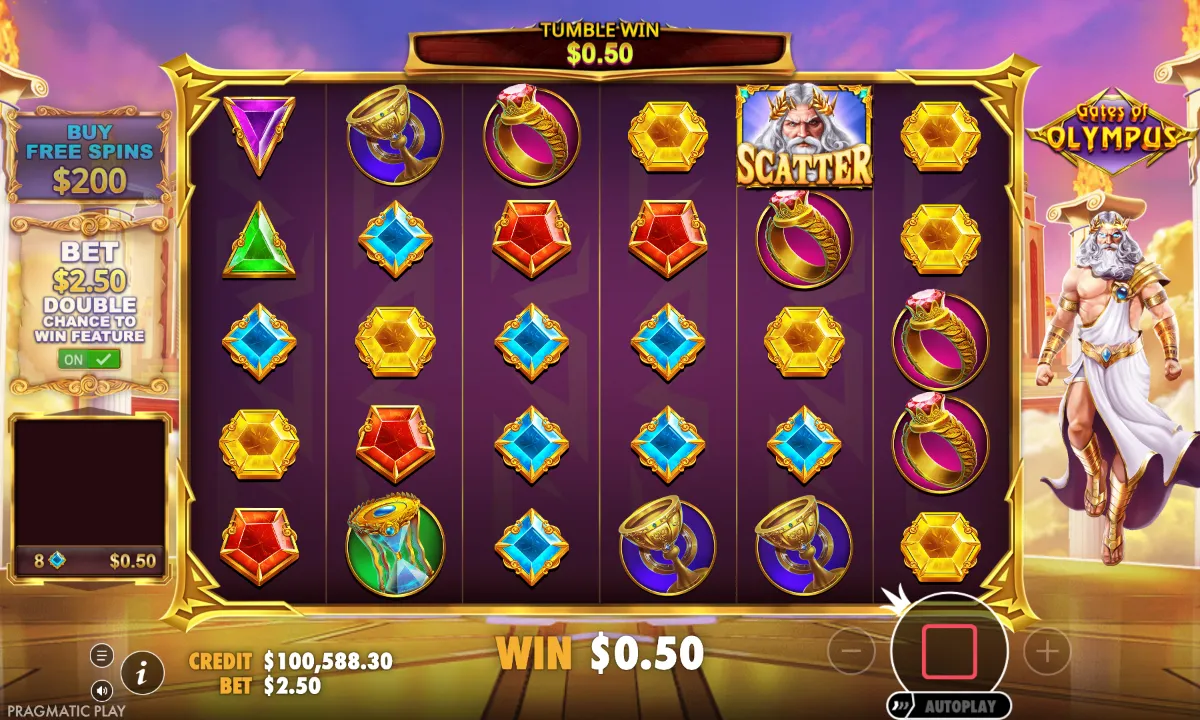Stop the spin with the red square button
Viewport: 1200px width, 720px height.
[x=949, y=651]
